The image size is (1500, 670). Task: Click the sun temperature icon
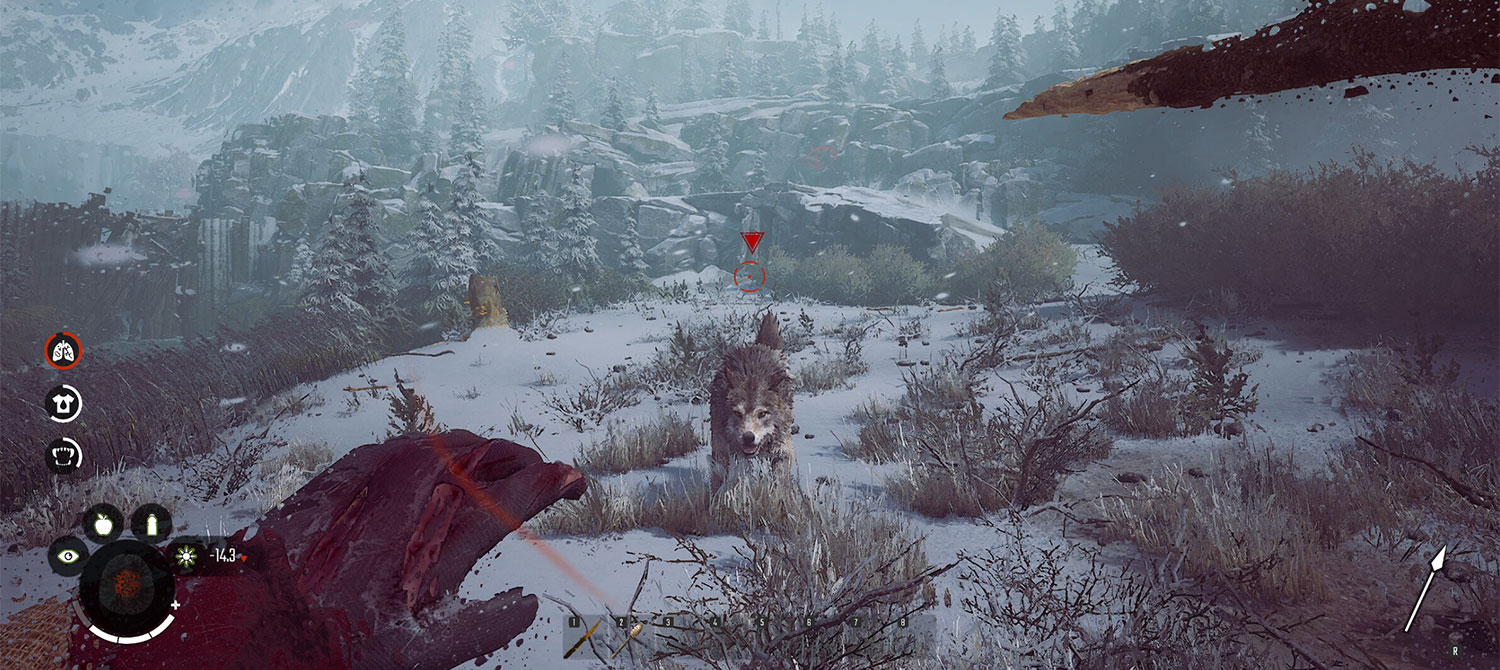point(186,556)
